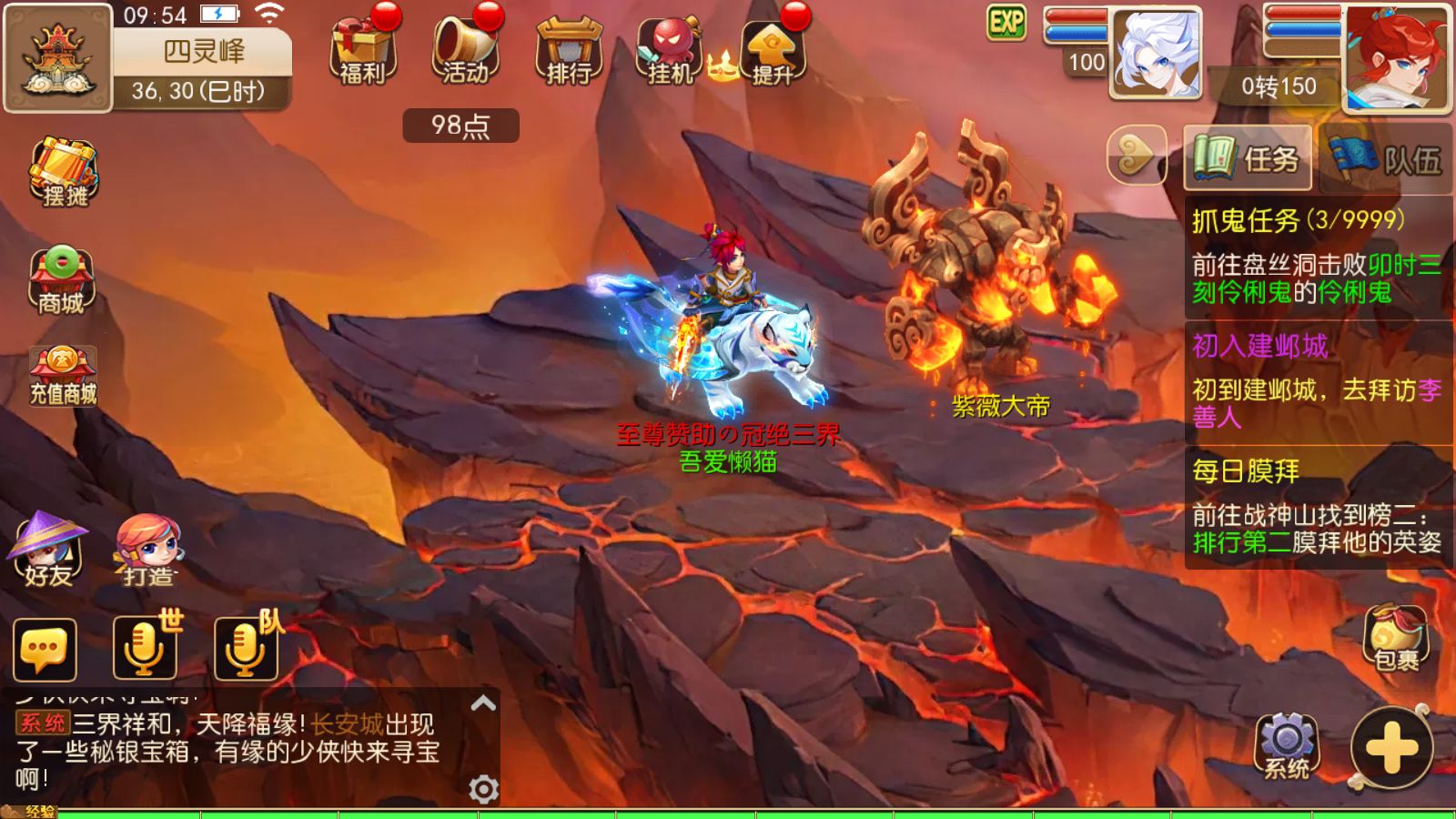Image resolution: width=1456 pixels, height=819 pixels.
Task: Click the EXP bonus icon
Action: 1006,23
